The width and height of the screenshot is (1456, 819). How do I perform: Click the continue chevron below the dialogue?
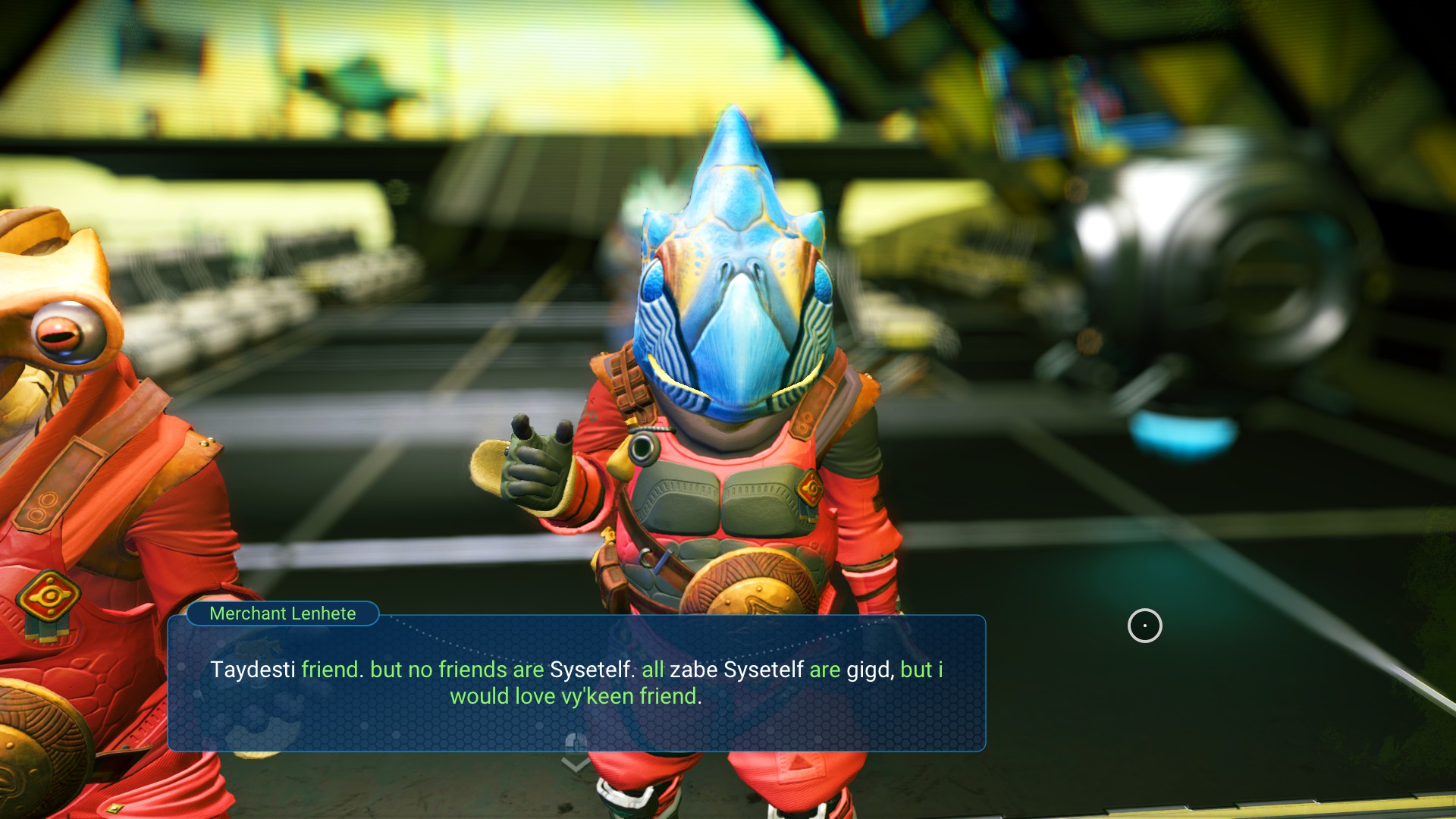point(576,764)
